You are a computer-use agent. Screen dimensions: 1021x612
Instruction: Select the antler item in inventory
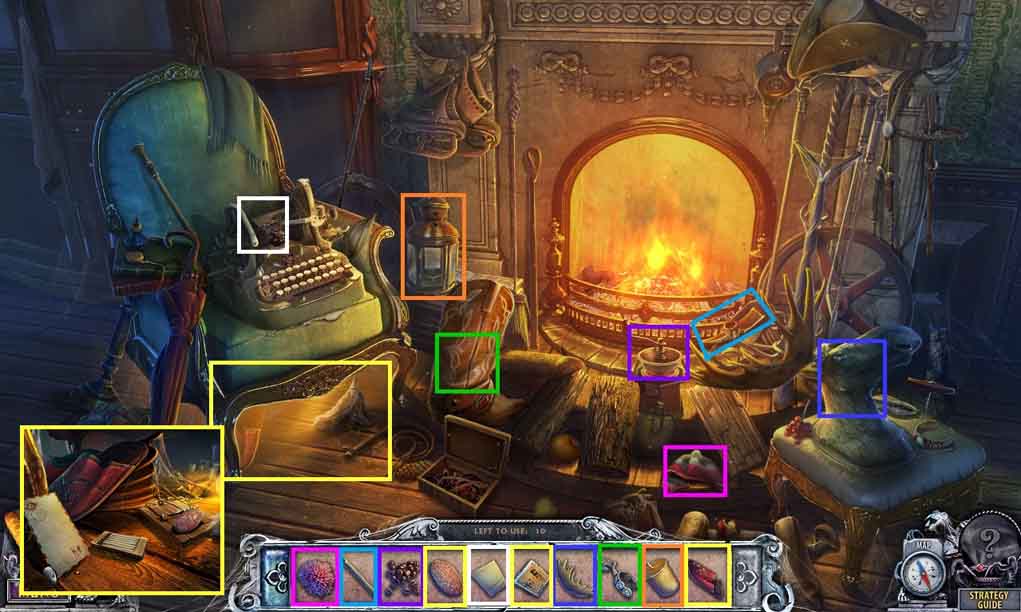(574, 575)
